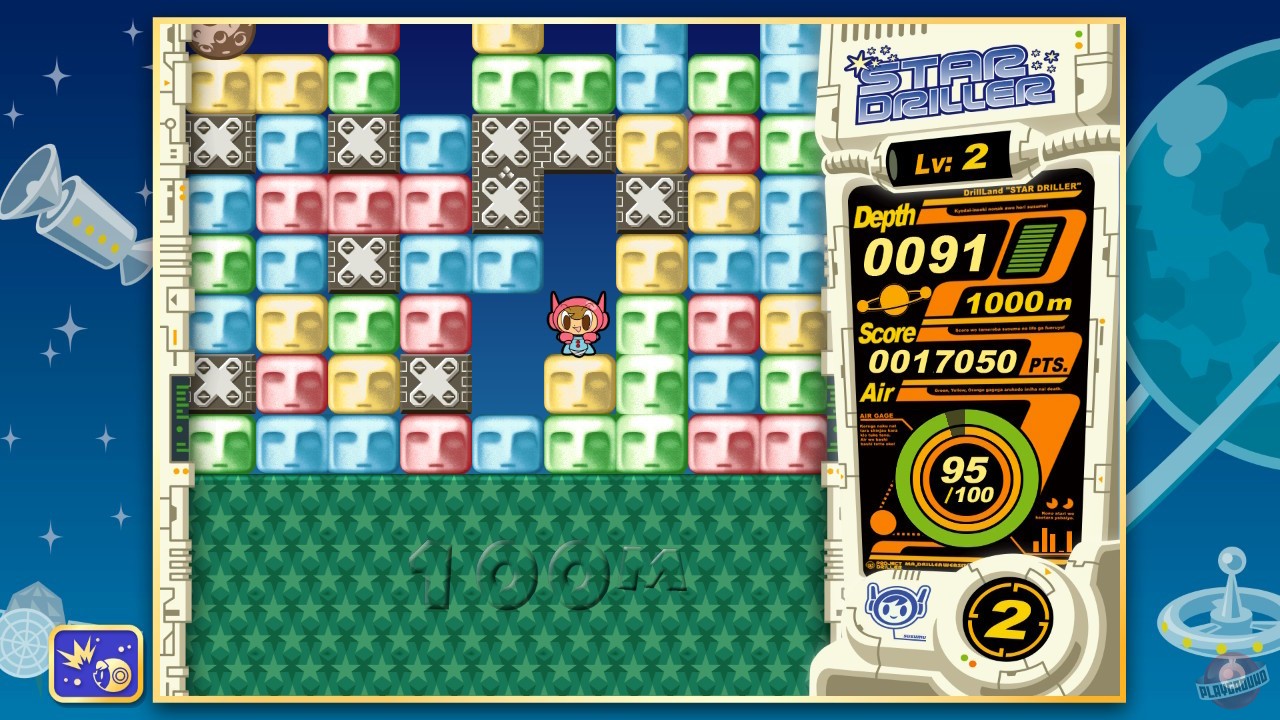Select the driller character on the yellow block
The image size is (1280, 720).
click(576, 325)
